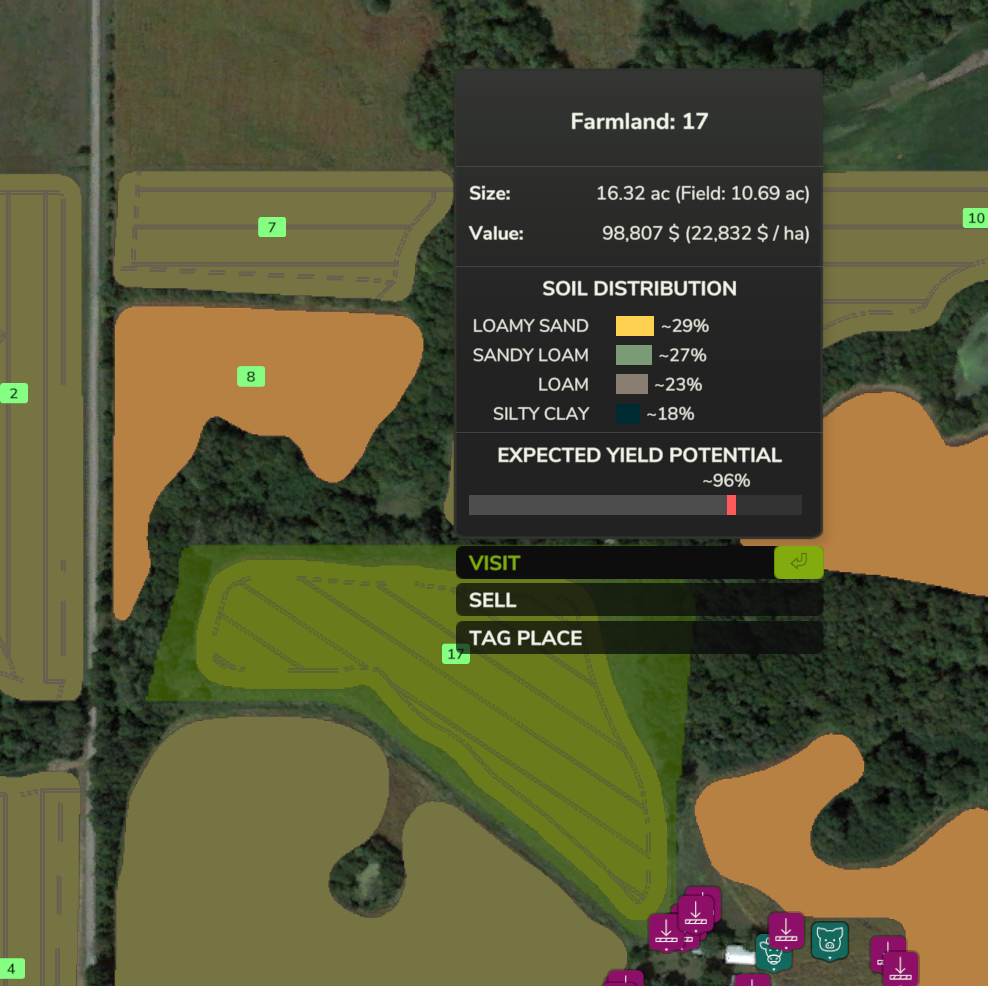
Task: Select field 7 map marker
Action: pos(271,227)
